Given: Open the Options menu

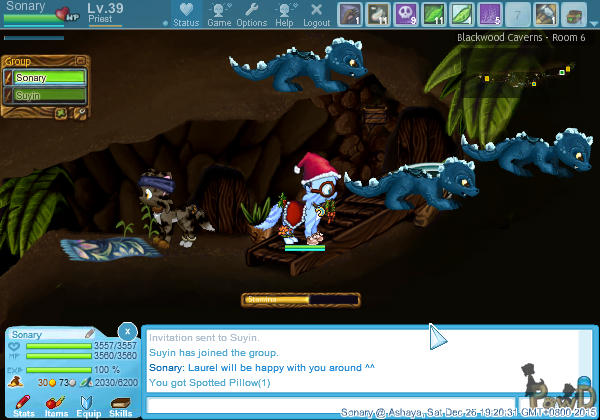Looking at the screenshot, I should (x=251, y=14).
